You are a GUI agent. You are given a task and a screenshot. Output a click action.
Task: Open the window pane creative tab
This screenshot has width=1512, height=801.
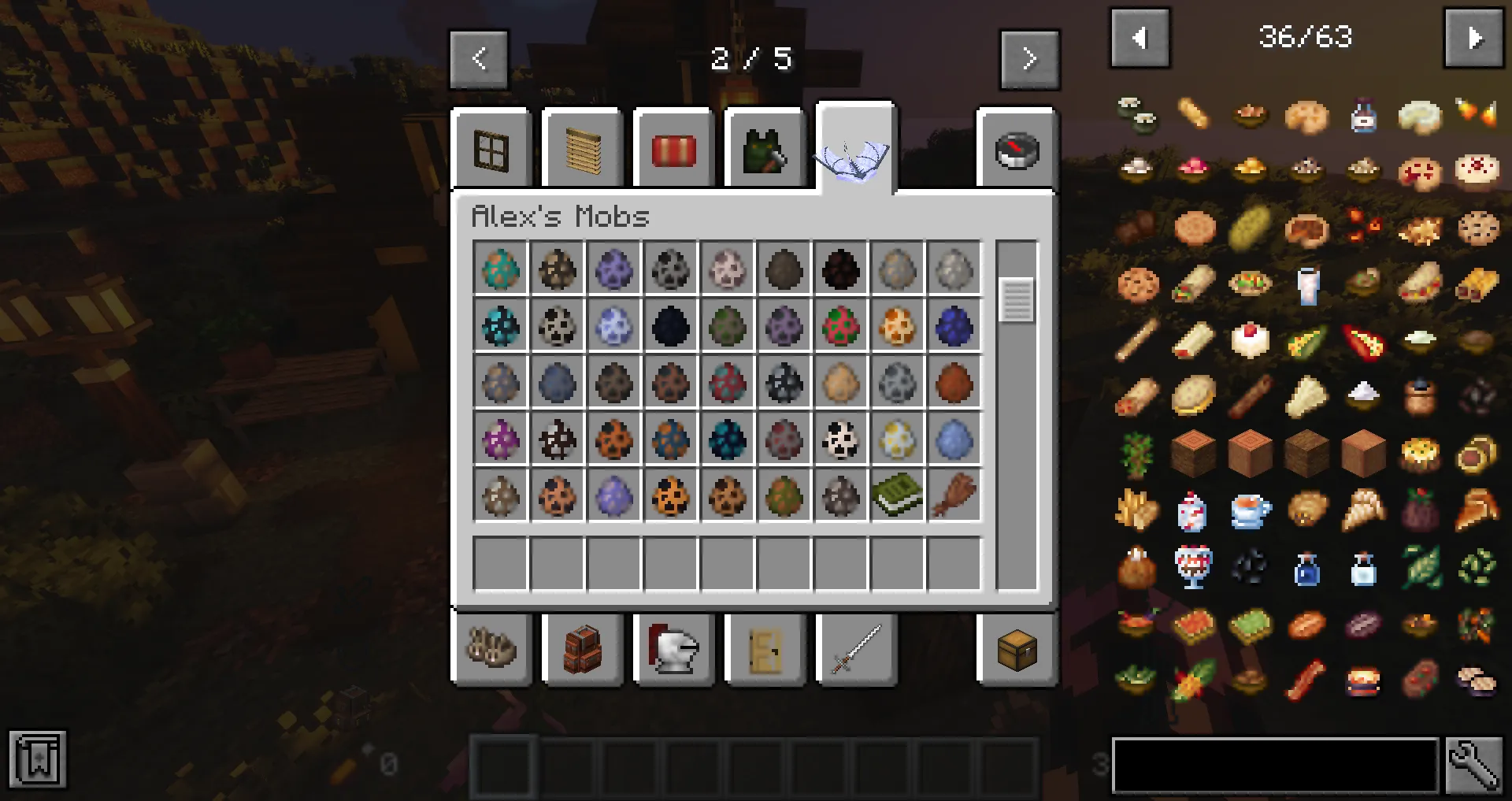click(491, 150)
